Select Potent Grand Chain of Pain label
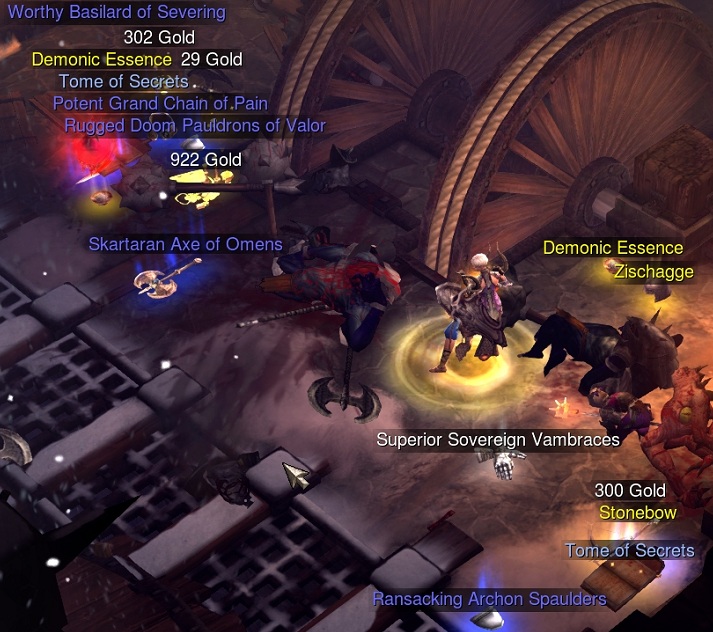 [x=160, y=104]
